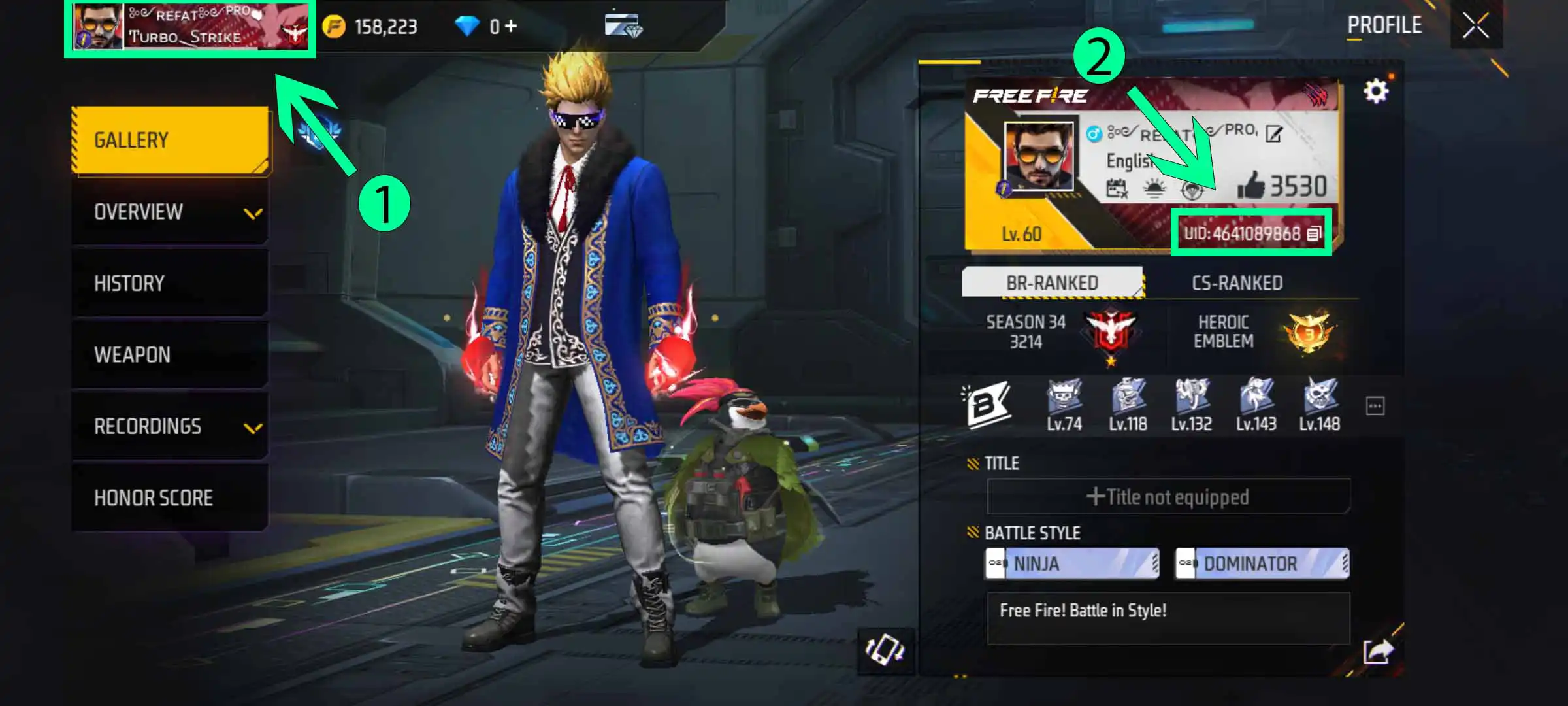Show the Honor Score page

[170, 497]
